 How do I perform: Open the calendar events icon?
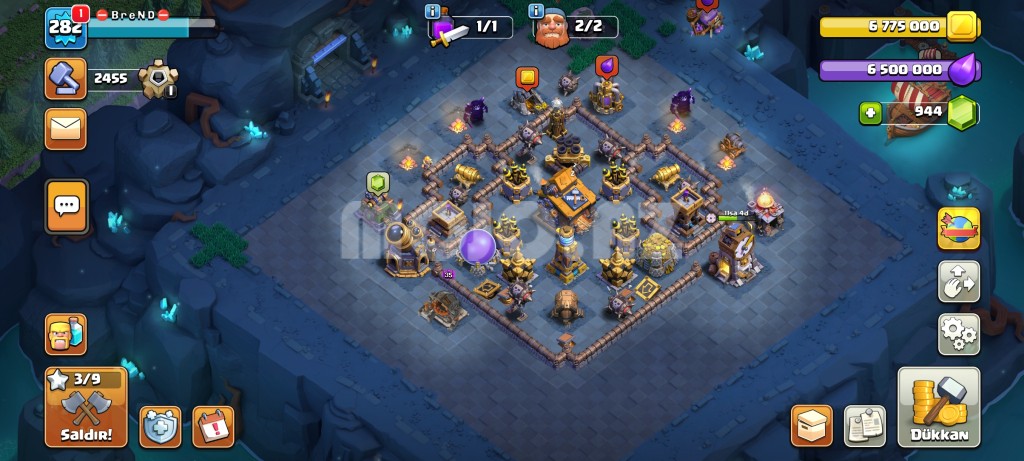point(212,426)
